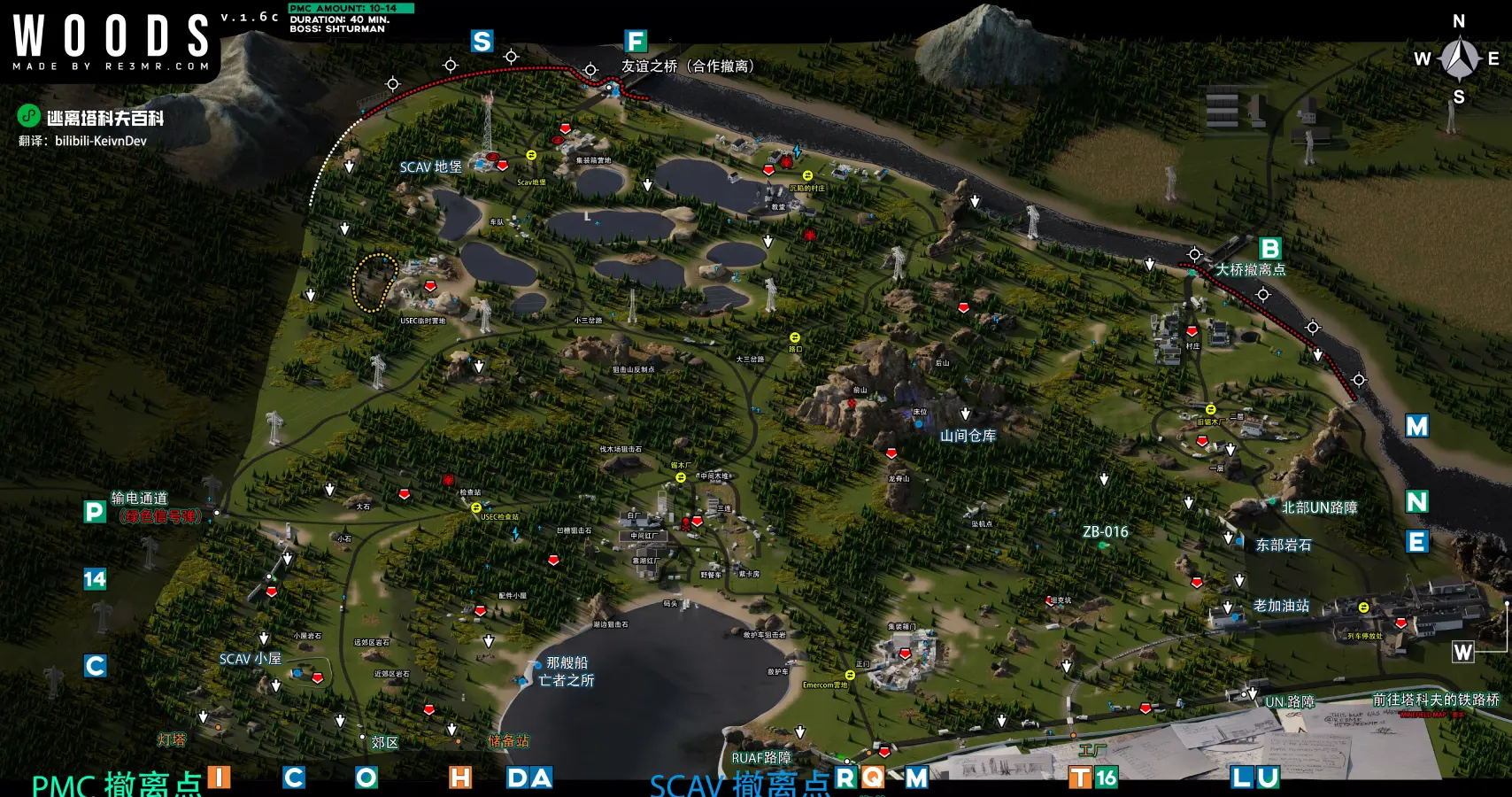Click the SCAV 小屋 label

(250, 659)
